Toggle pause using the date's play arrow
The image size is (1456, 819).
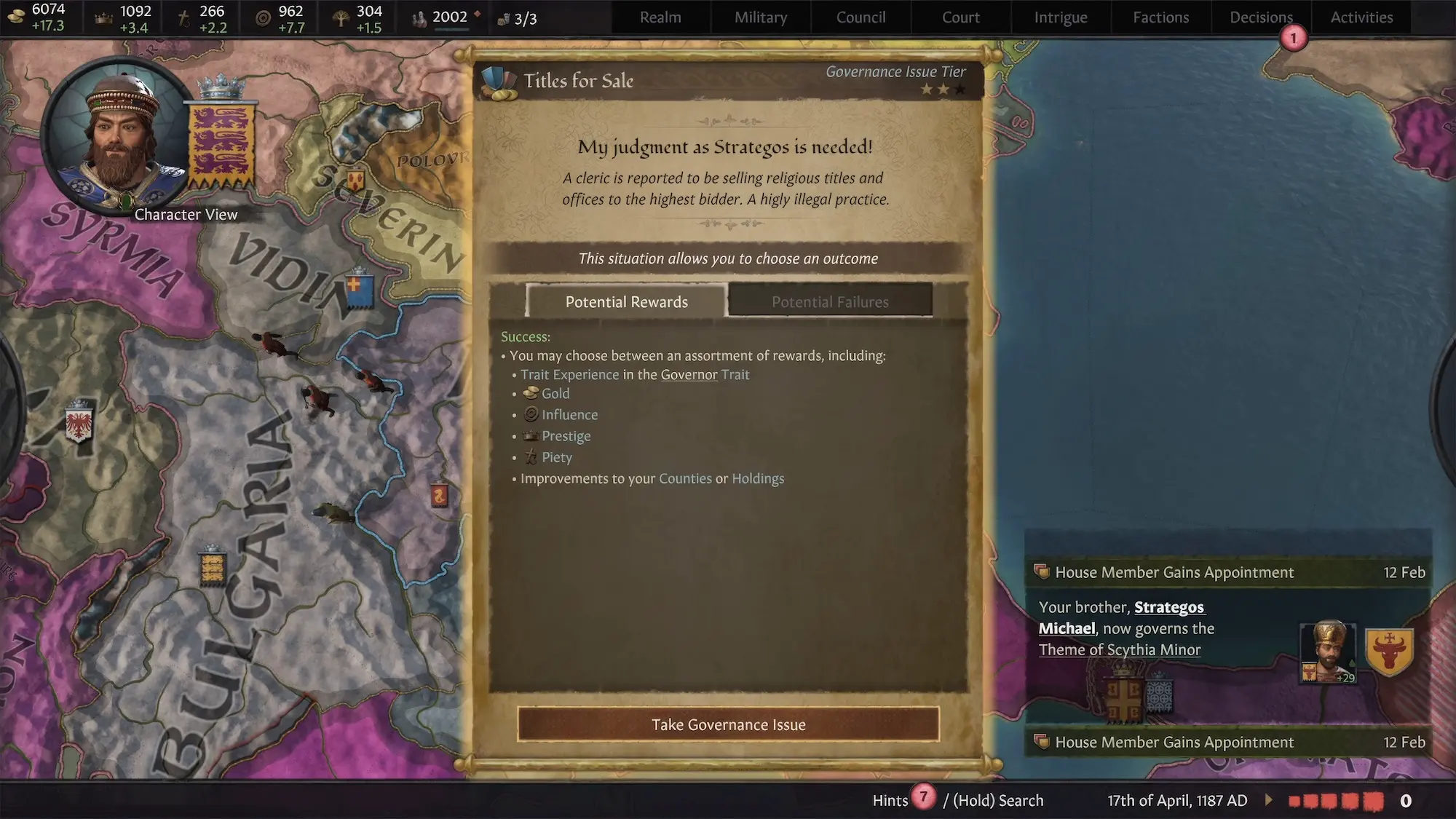1269,800
